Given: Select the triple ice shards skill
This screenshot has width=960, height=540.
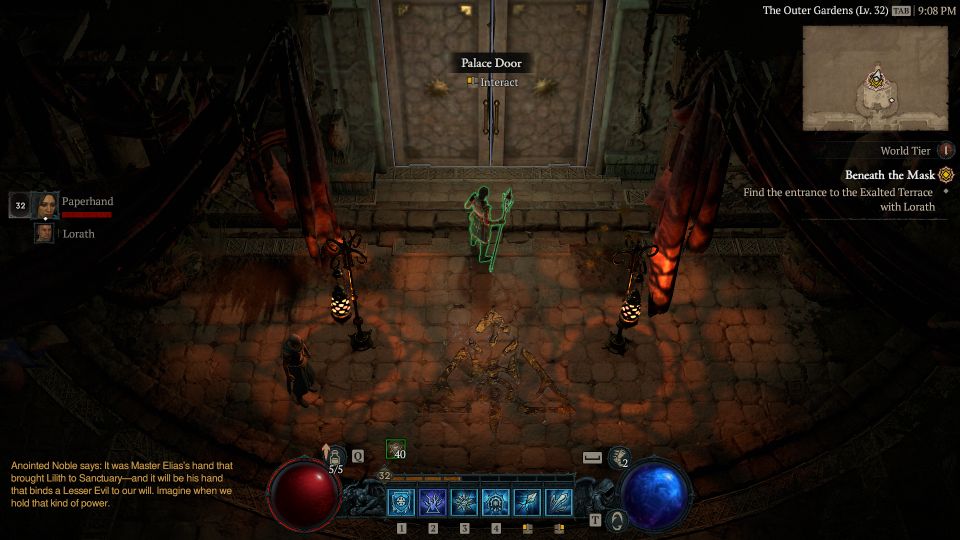Looking at the screenshot, I should [559, 502].
